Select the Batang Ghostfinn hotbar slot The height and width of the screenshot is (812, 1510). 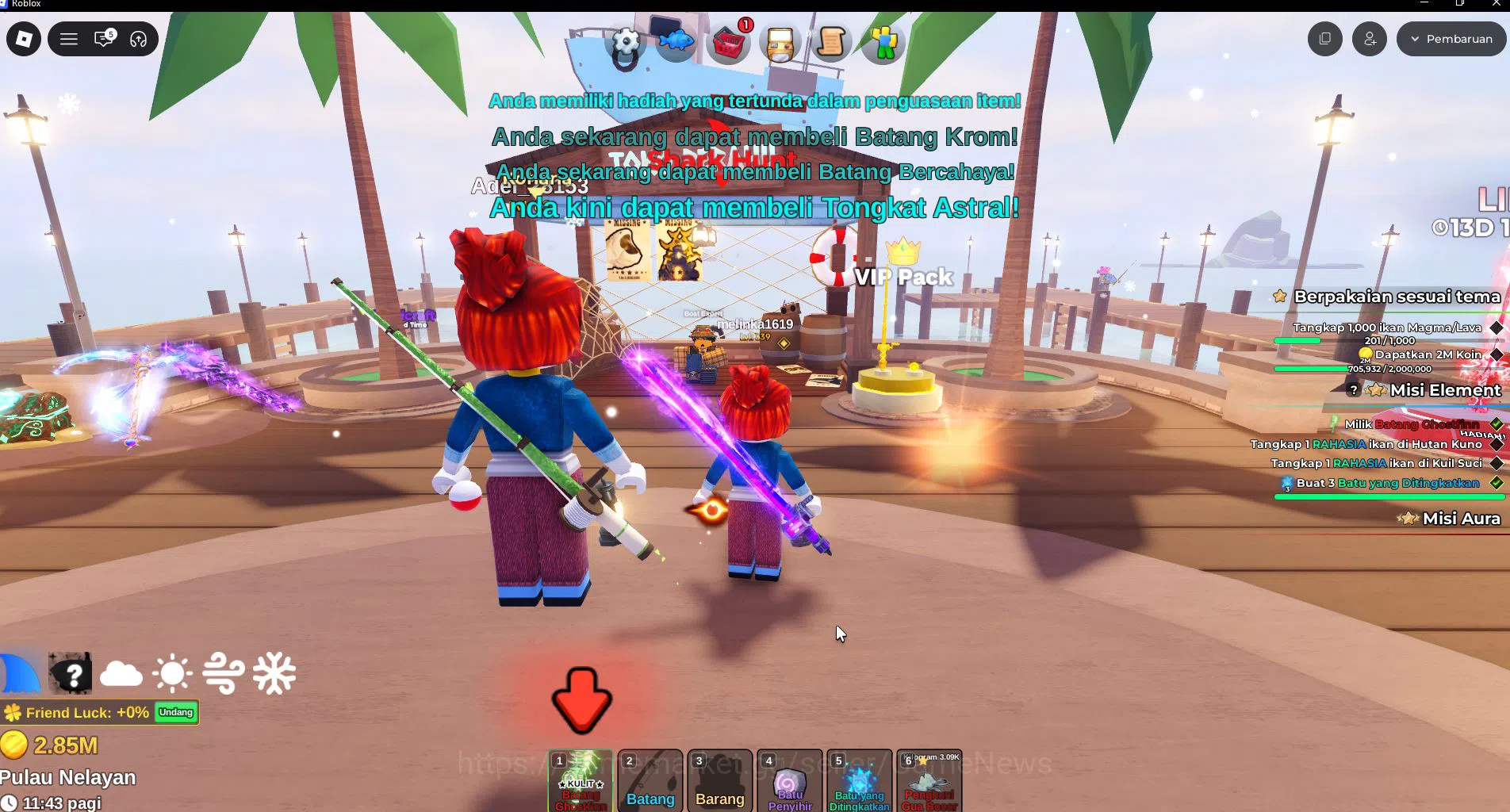pyautogui.click(x=581, y=781)
